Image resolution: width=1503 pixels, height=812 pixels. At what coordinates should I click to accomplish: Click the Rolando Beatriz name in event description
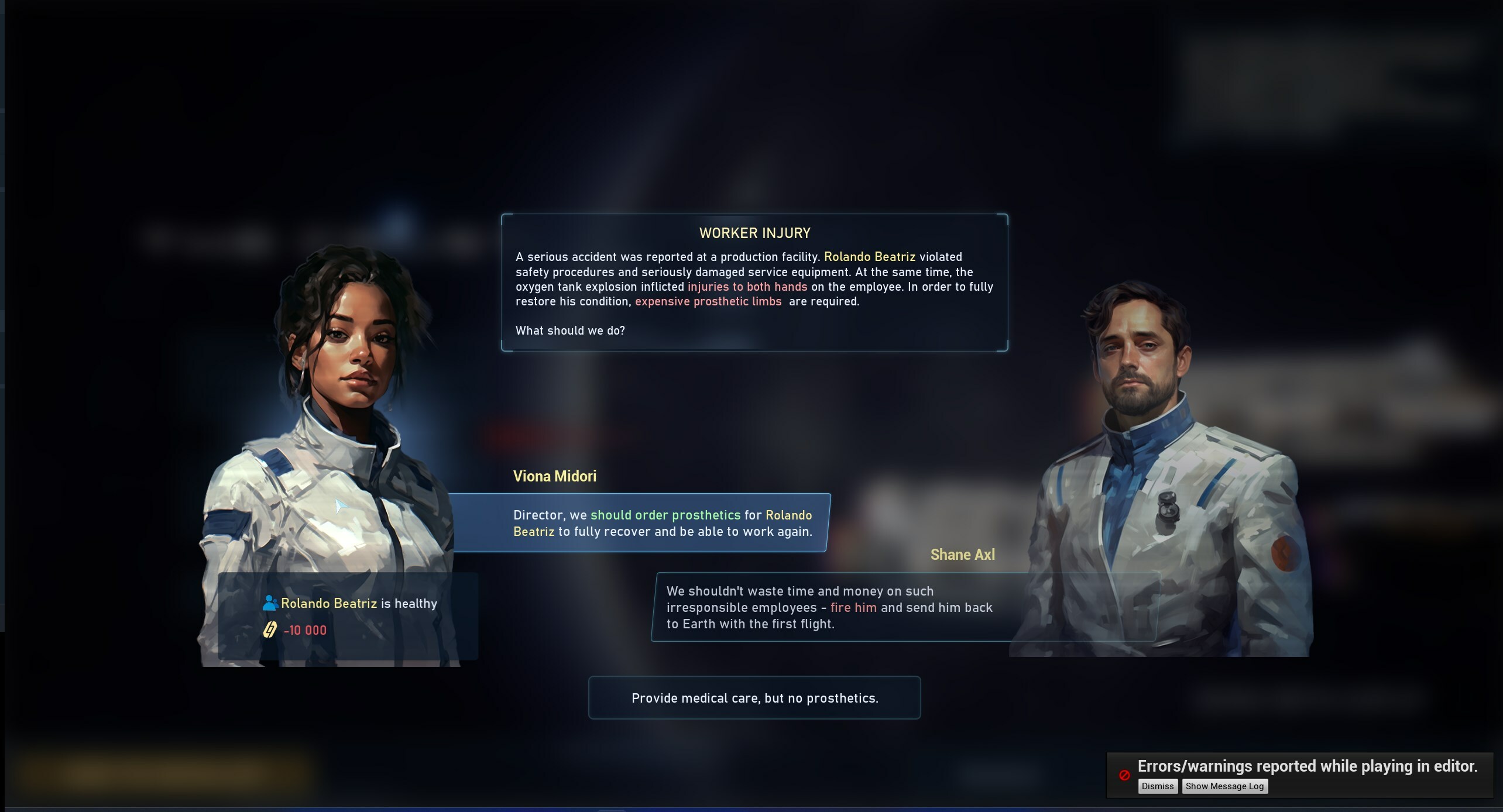tap(869, 256)
